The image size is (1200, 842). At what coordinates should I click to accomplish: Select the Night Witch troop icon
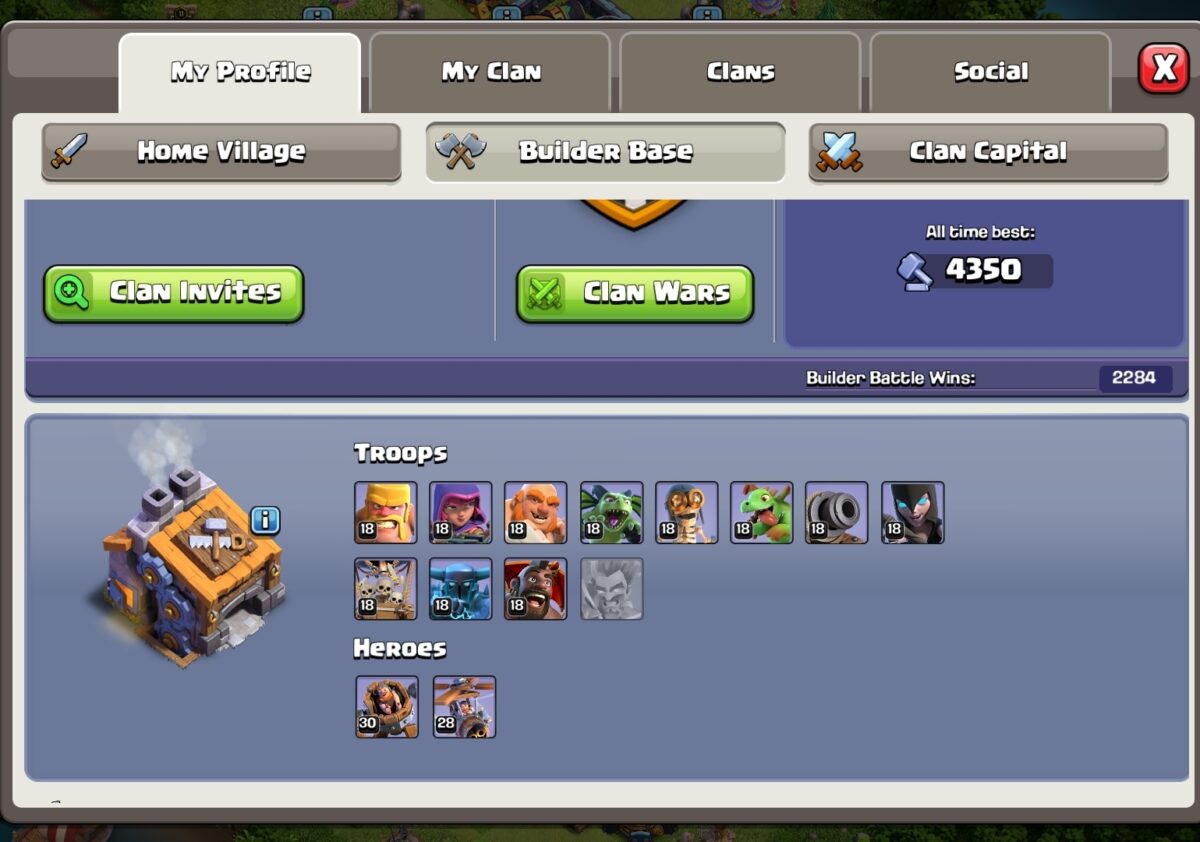(x=913, y=512)
